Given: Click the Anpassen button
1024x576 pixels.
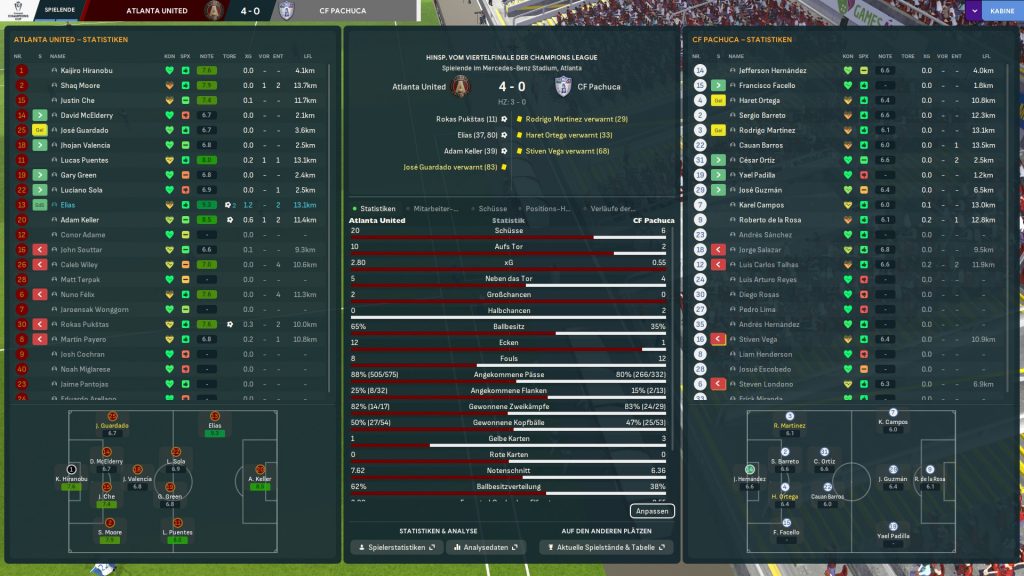Looking at the screenshot, I should [653, 511].
